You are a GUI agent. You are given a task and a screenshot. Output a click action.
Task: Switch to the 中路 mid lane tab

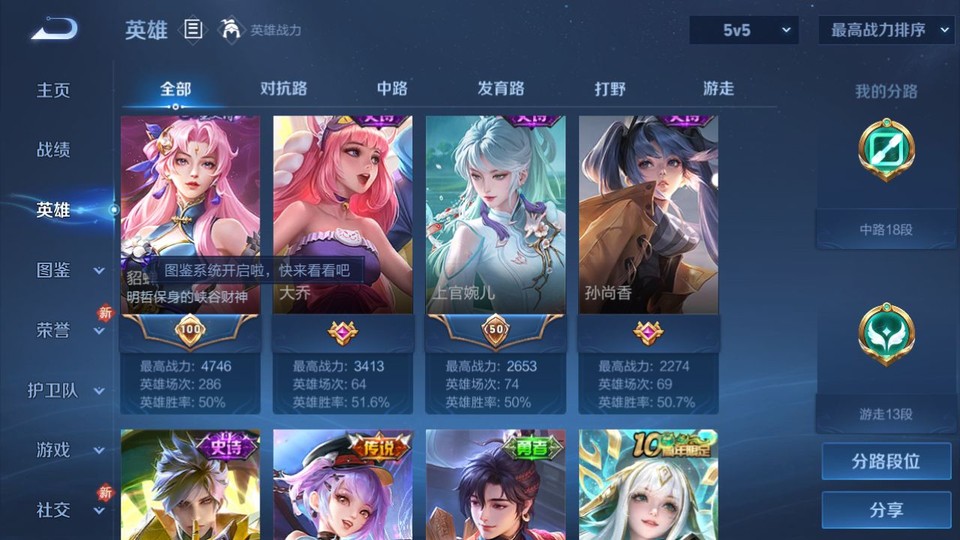[x=392, y=88]
